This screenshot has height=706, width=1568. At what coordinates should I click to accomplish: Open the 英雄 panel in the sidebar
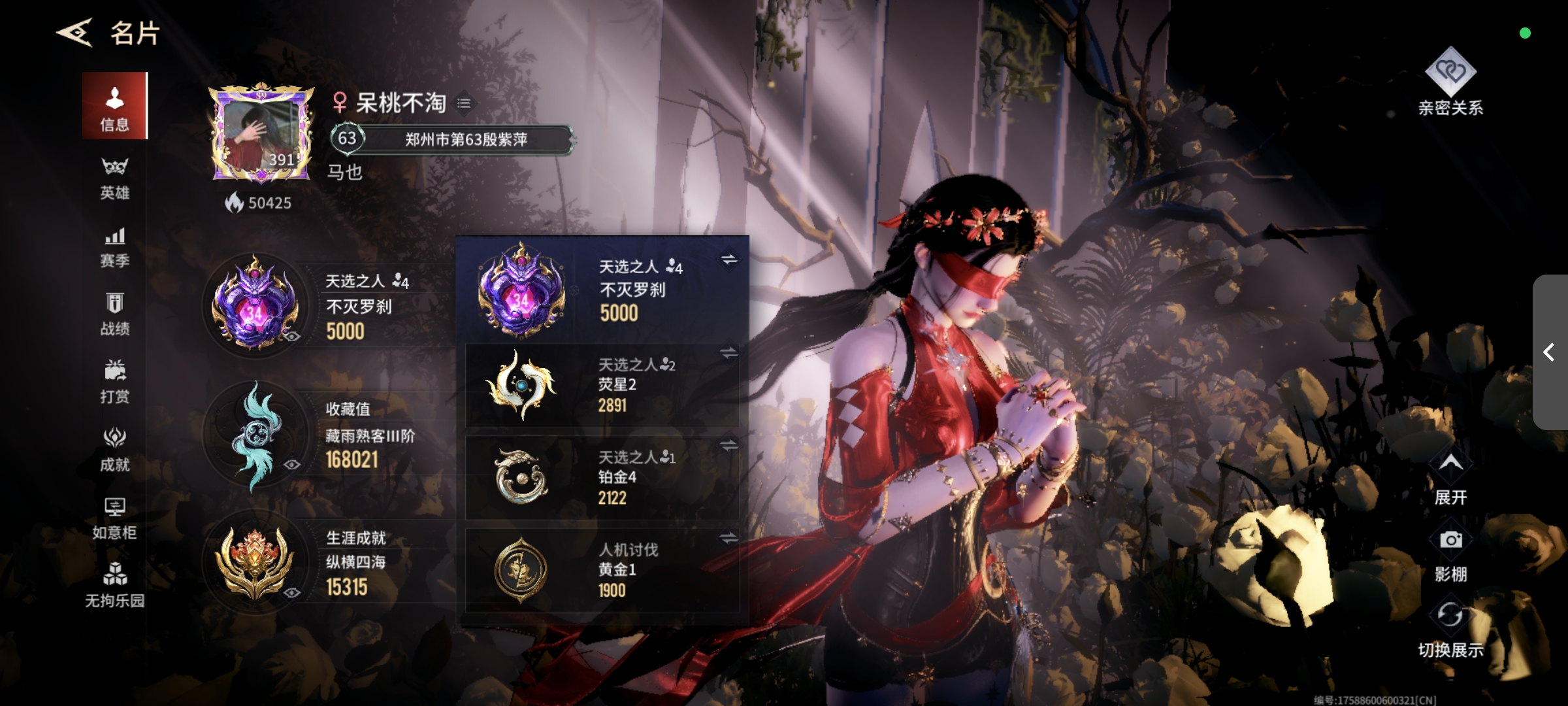point(116,176)
